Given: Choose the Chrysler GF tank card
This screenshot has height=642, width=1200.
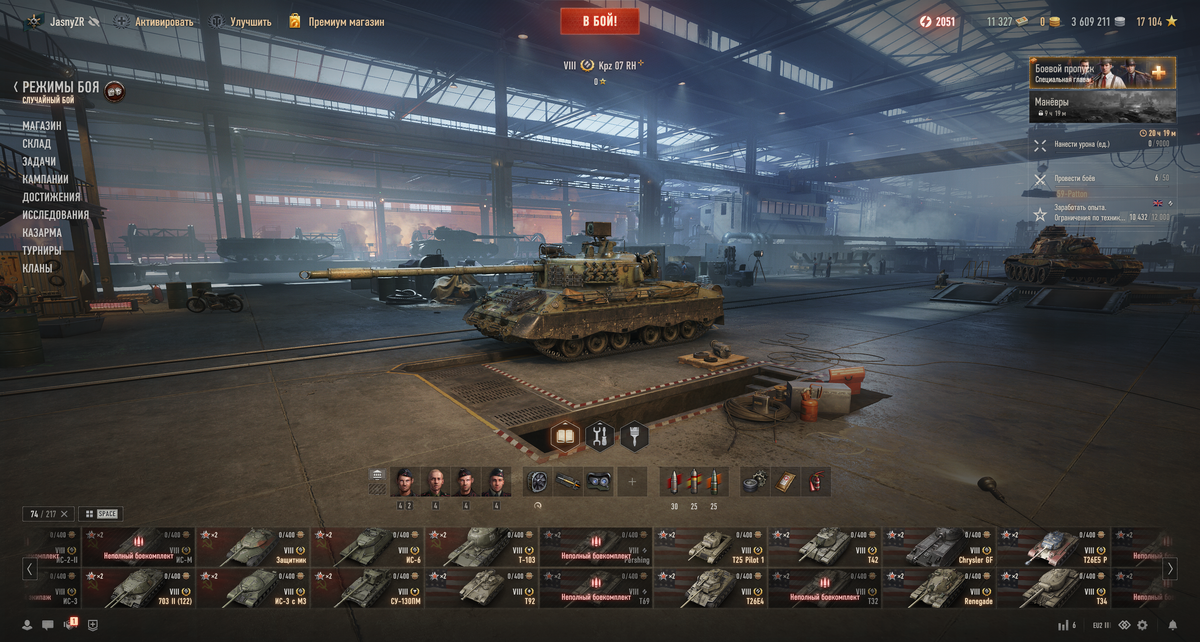Looking at the screenshot, I should coord(938,547).
